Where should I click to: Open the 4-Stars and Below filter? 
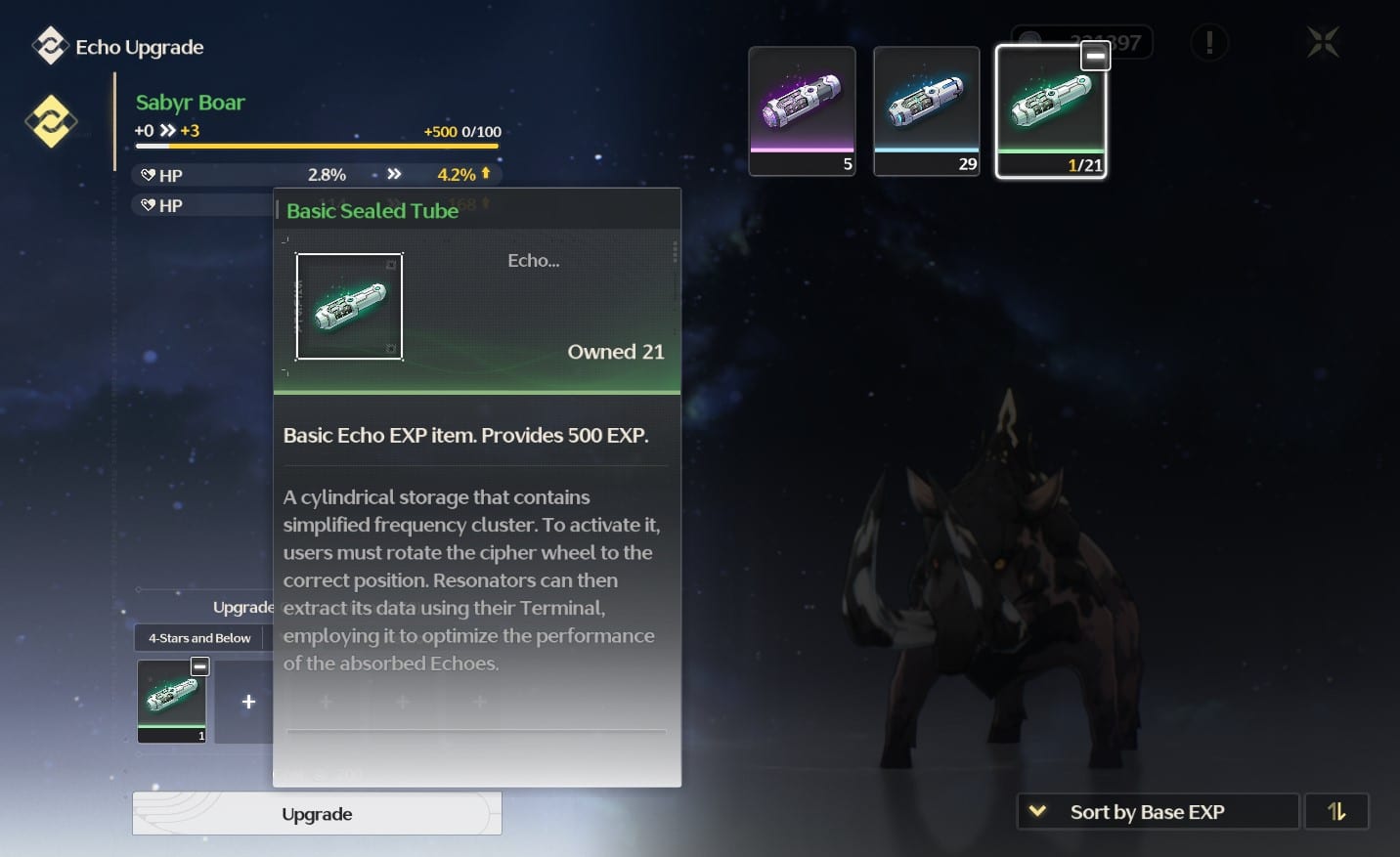click(199, 638)
